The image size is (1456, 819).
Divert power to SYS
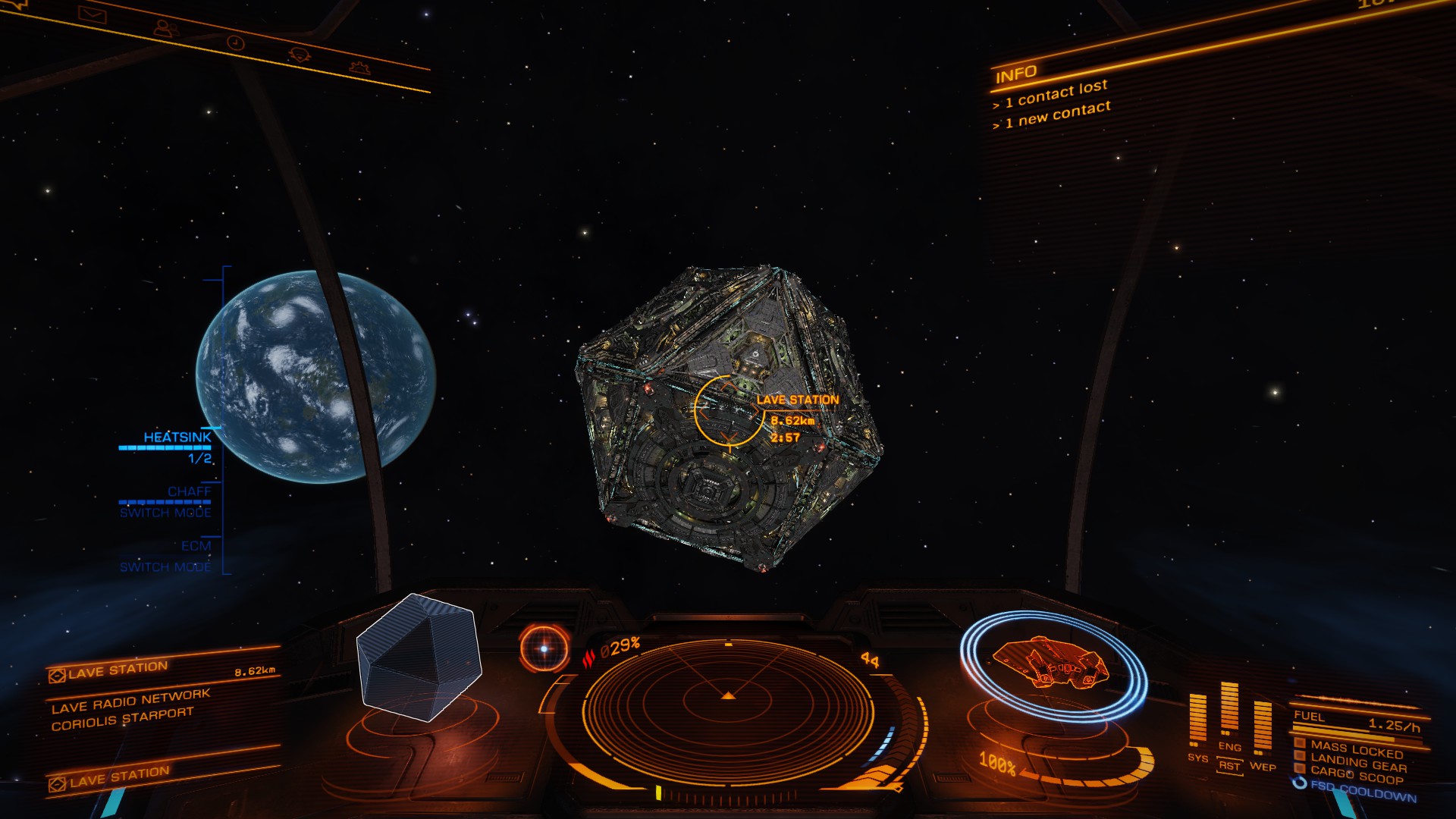tap(1197, 758)
